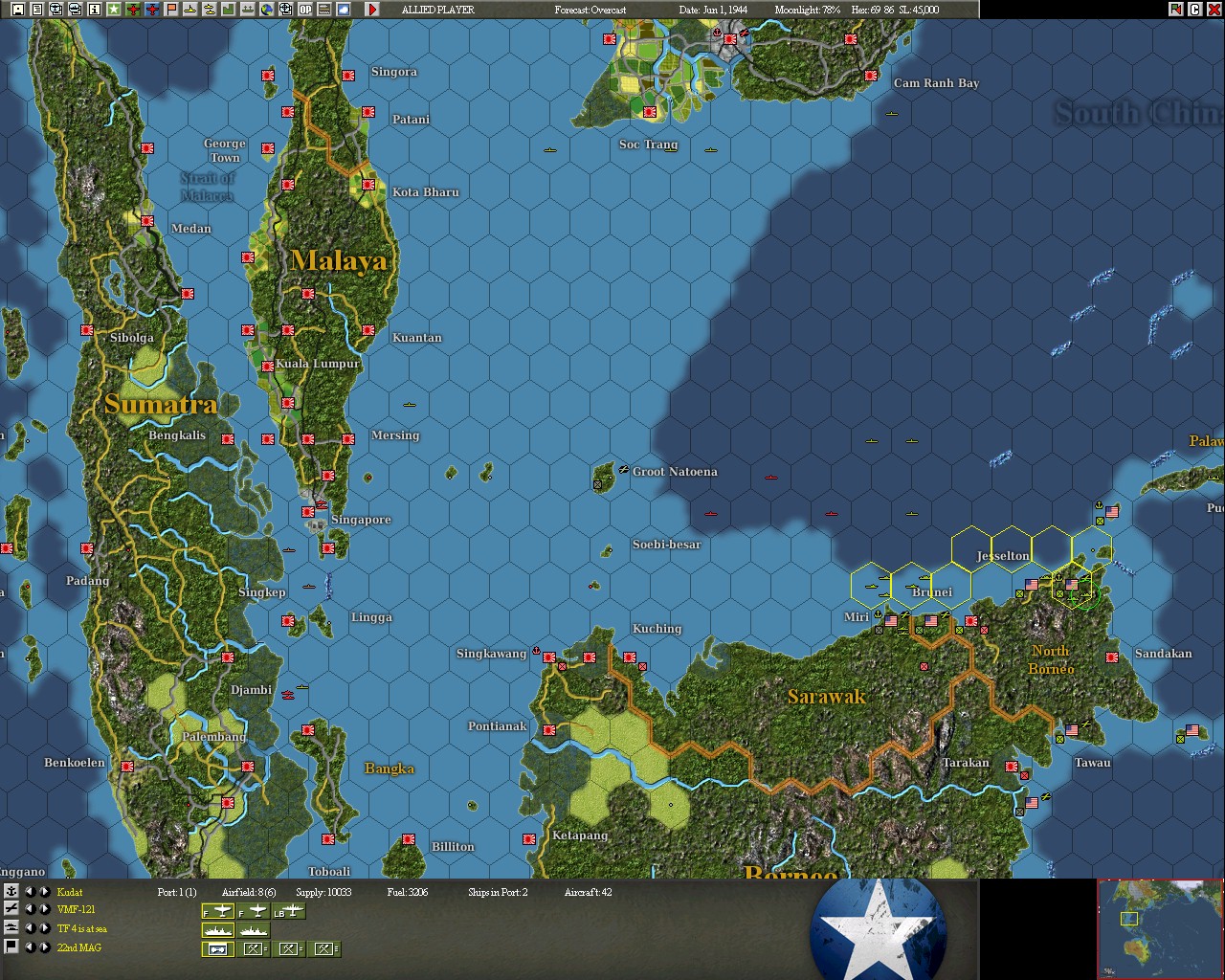Click the next arrow beside 22nd MAG
The height and width of the screenshot is (980, 1225).
click(45, 948)
